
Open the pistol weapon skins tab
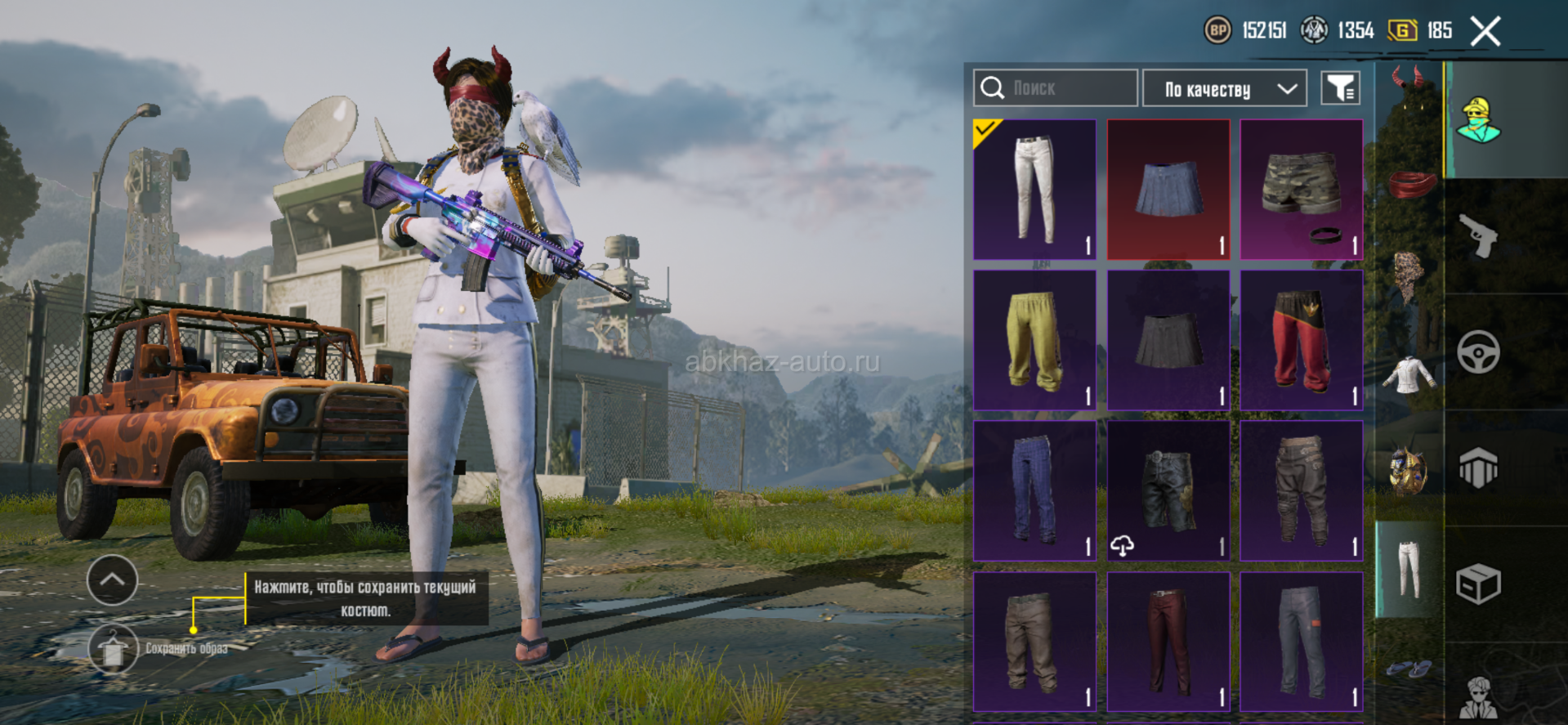(x=1478, y=236)
